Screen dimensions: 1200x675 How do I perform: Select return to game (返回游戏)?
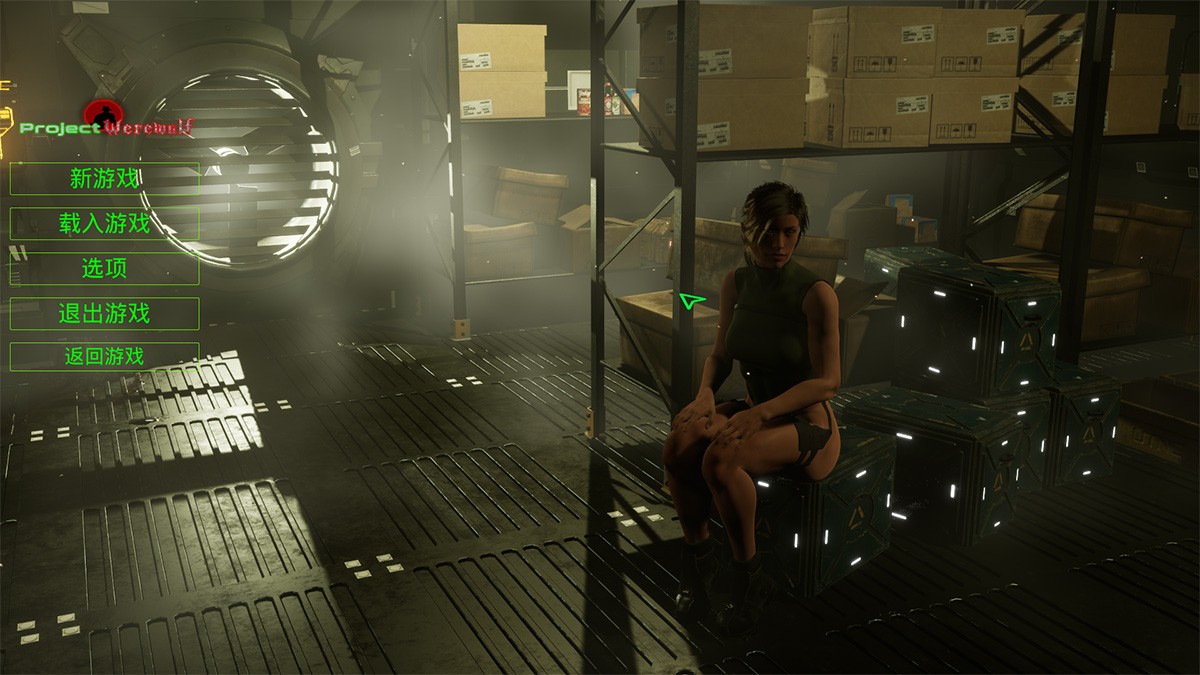(x=104, y=356)
